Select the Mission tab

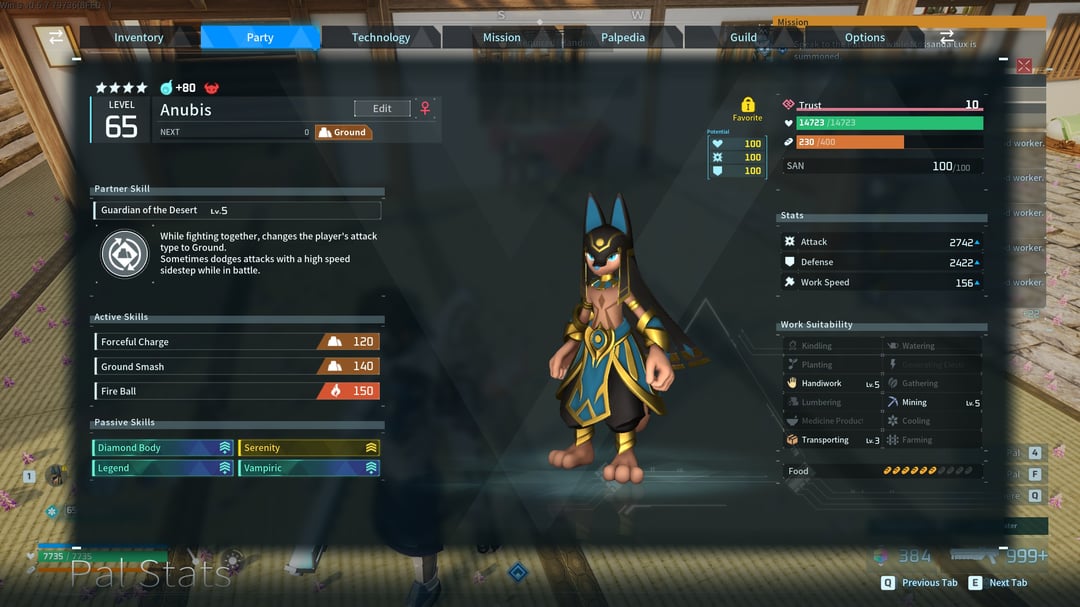(x=502, y=38)
